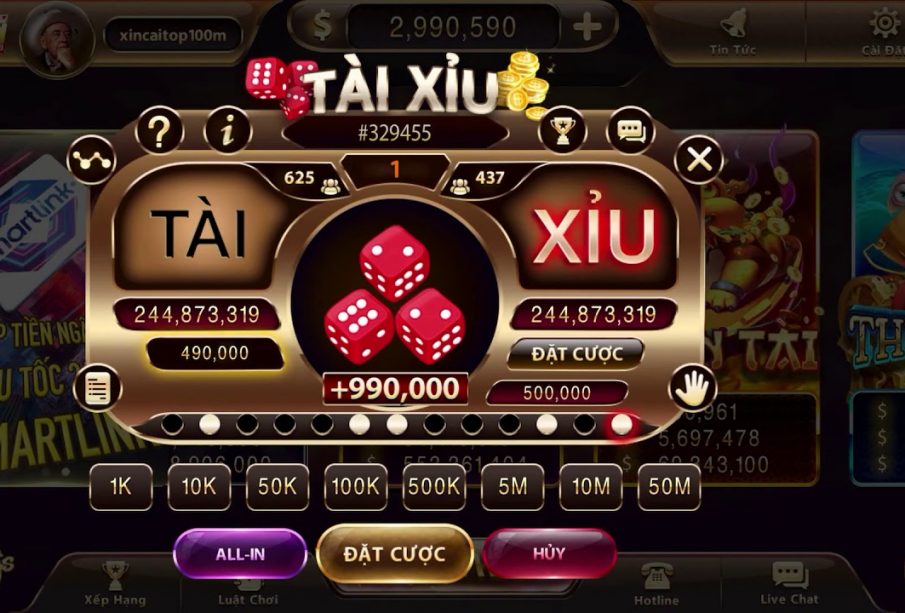905x613 pixels.
Task: Bet on the TÀI side
Action: pyautogui.click(x=199, y=231)
